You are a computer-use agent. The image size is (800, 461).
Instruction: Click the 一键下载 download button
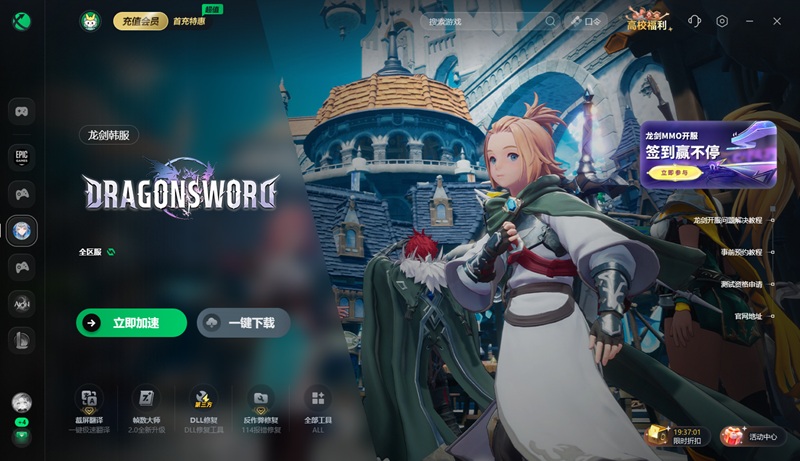point(243,323)
